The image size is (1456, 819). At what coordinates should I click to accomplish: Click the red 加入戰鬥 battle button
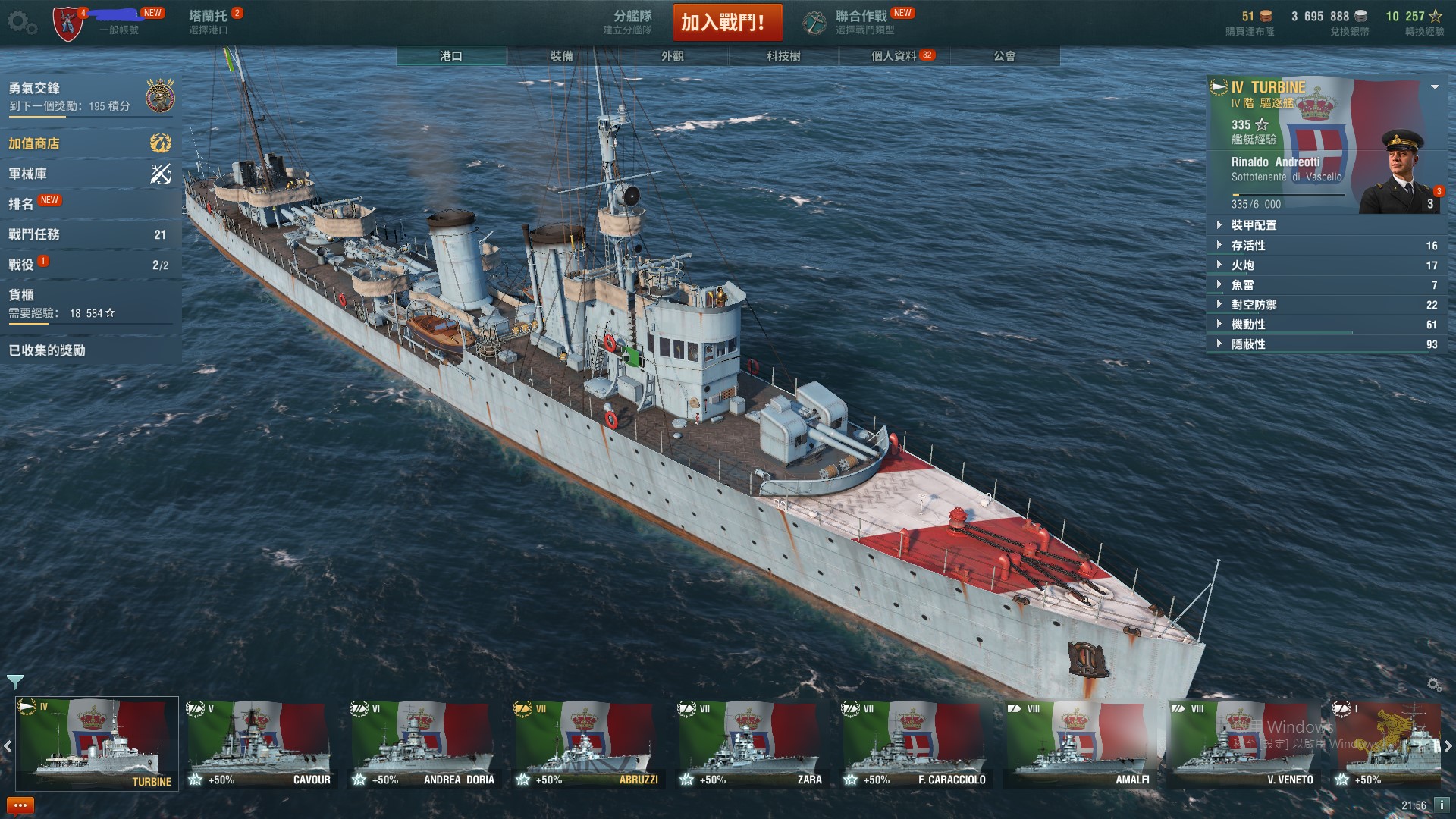pos(726,23)
